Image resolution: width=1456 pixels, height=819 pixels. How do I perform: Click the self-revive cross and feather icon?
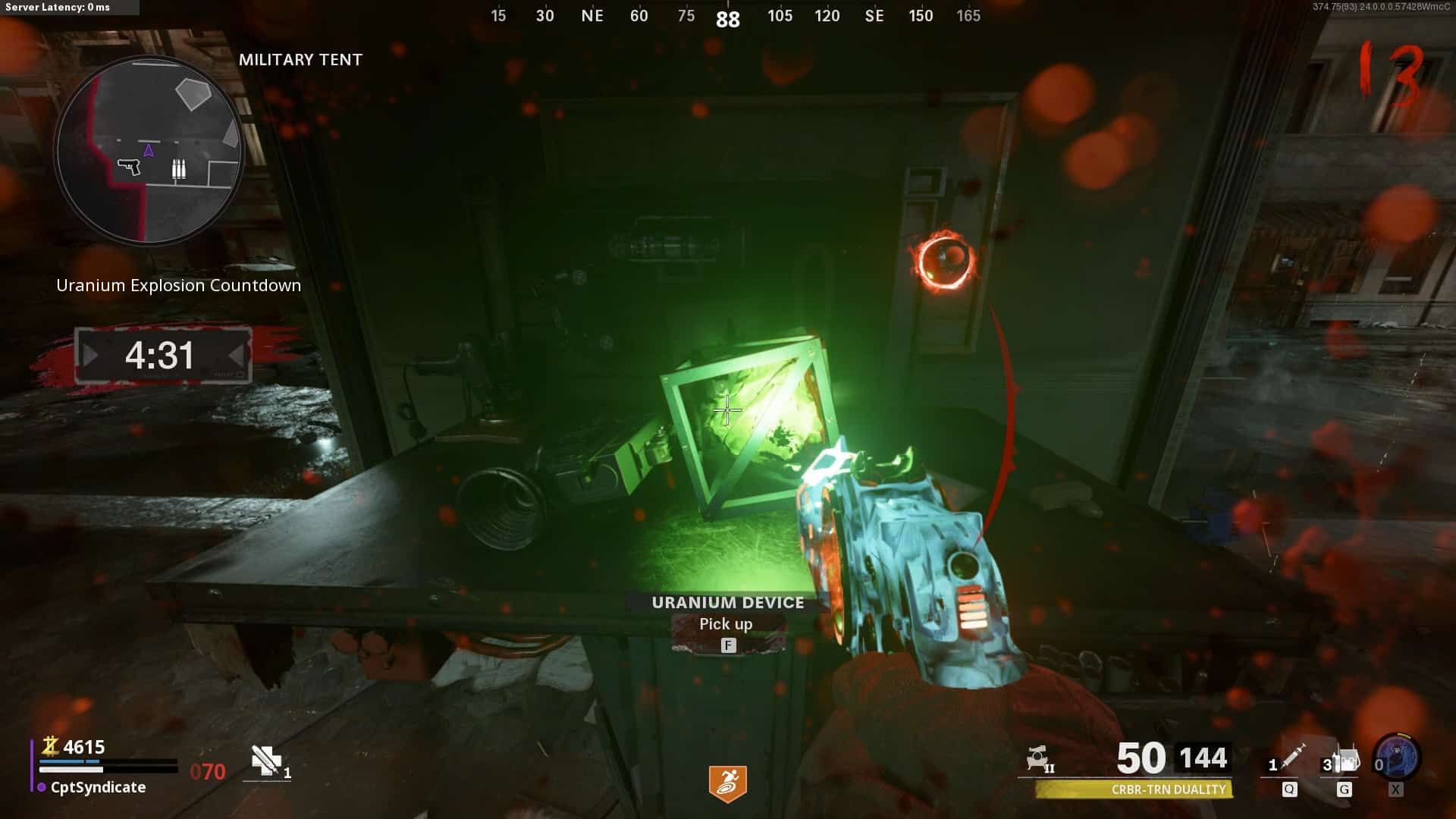point(266,760)
